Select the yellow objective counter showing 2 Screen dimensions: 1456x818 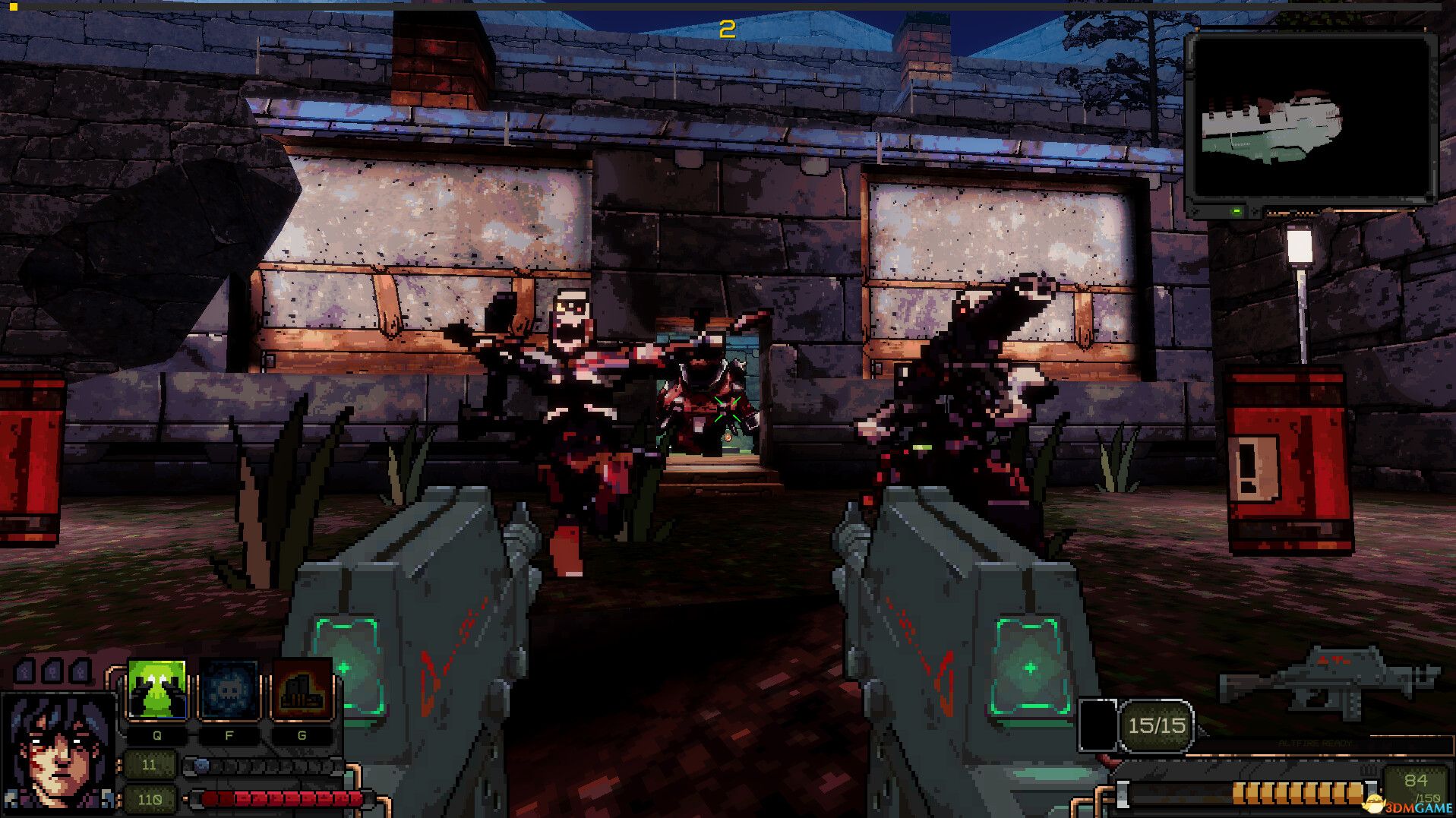[727, 30]
